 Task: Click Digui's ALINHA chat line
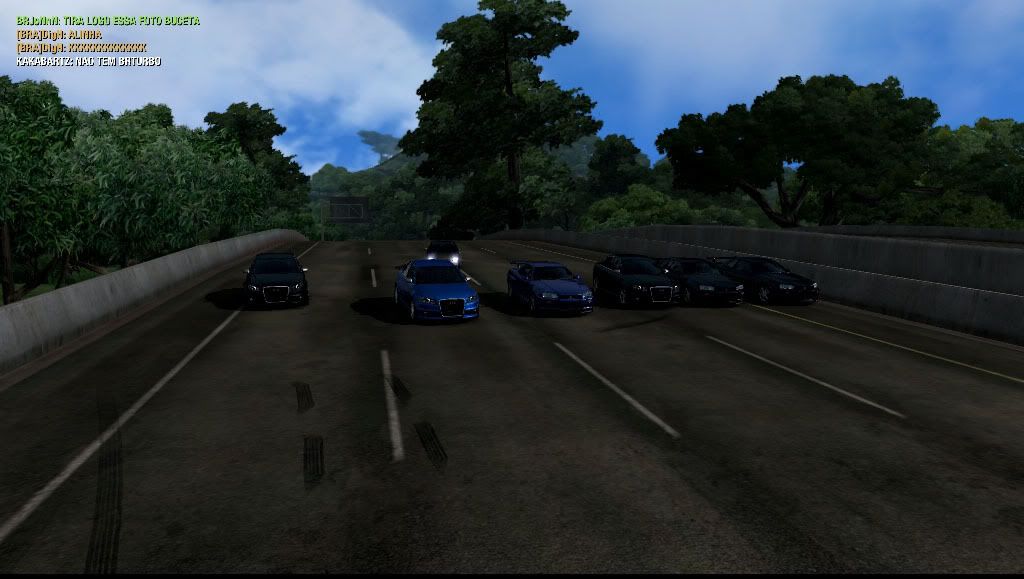pos(59,34)
